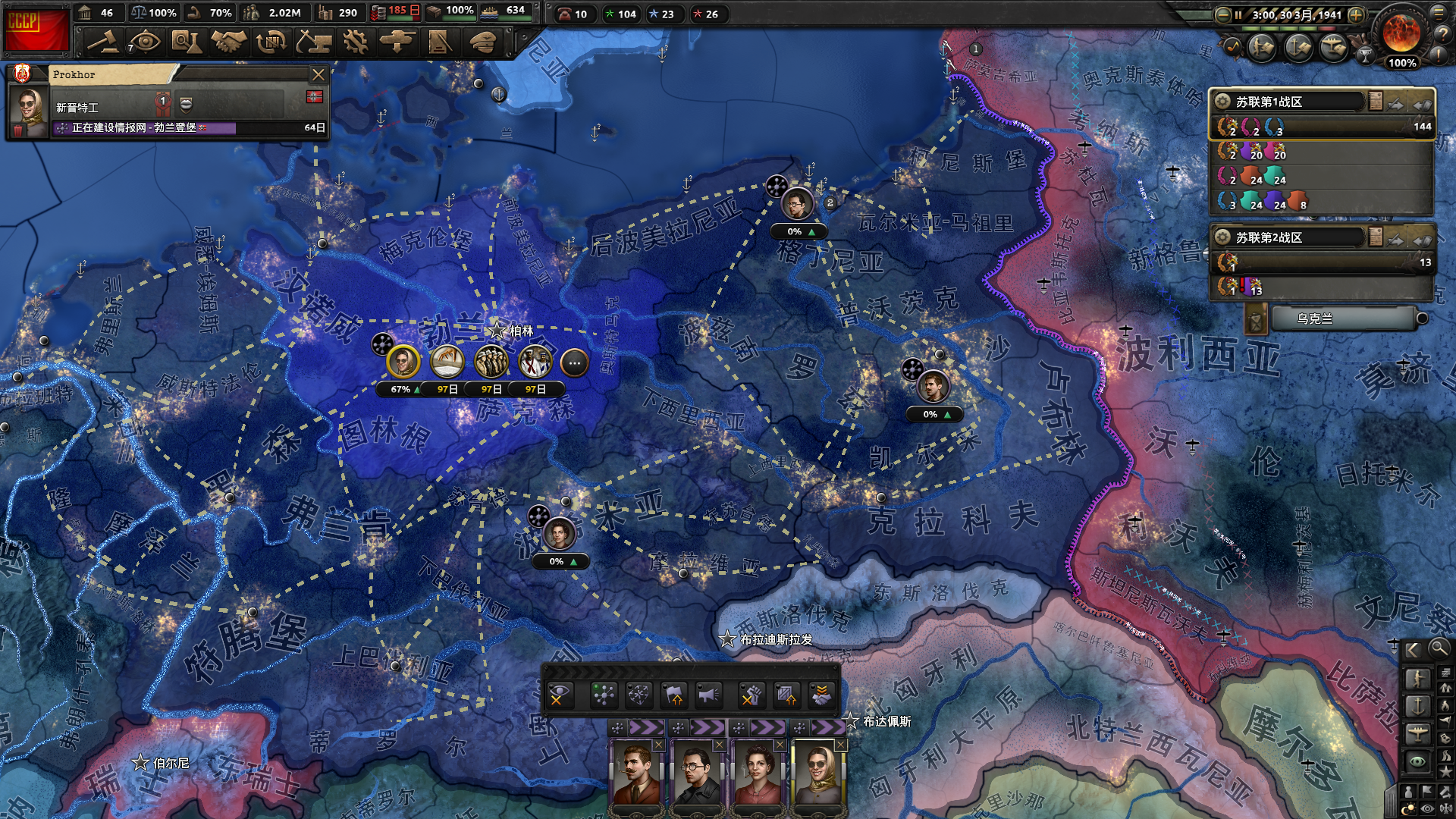The width and height of the screenshot is (1456, 819).
Task: Delete the operative with the red trash icon
Action: tap(17, 131)
